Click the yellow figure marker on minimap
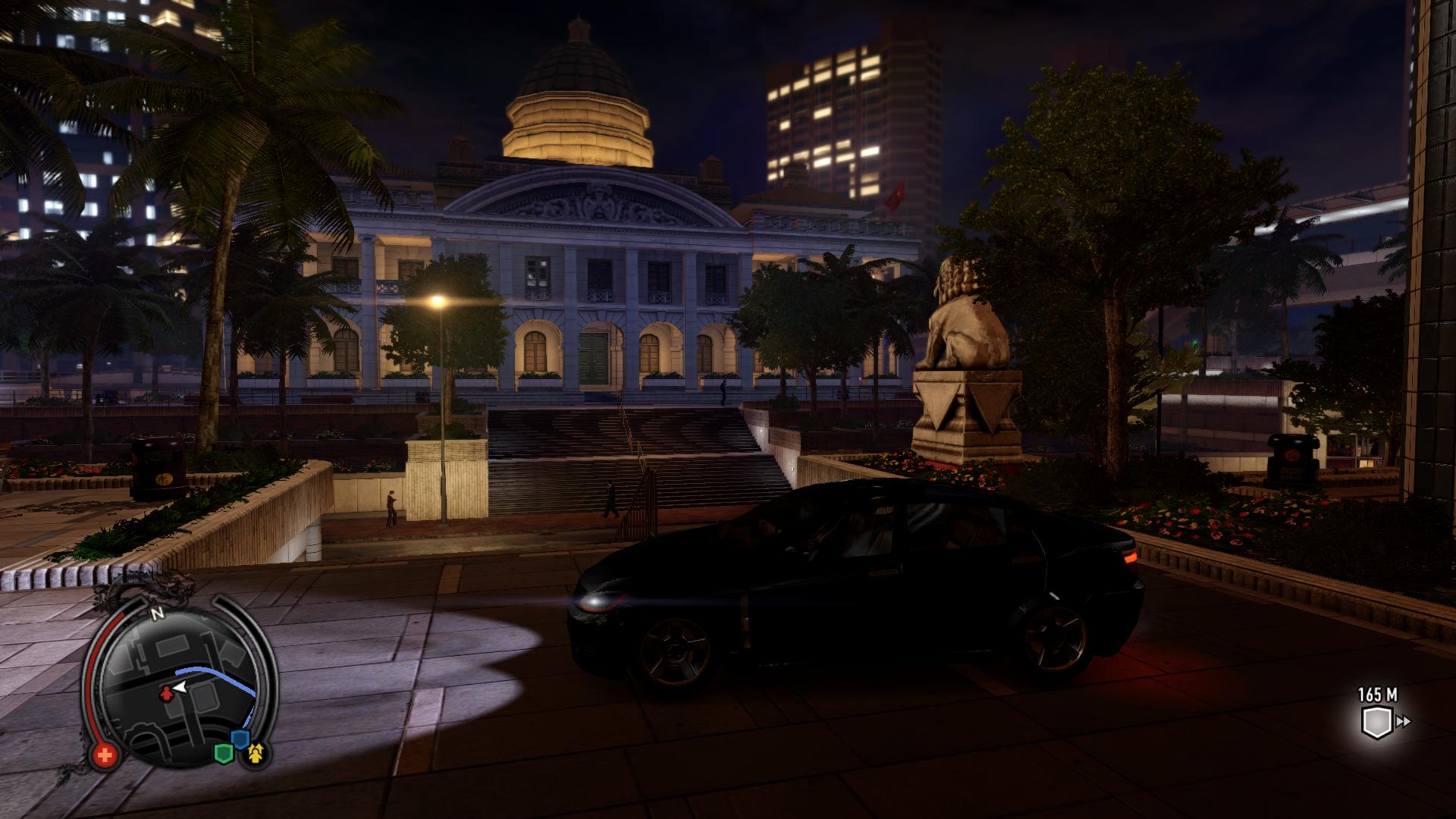Screen dimensions: 1456x819 coord(256,752)
